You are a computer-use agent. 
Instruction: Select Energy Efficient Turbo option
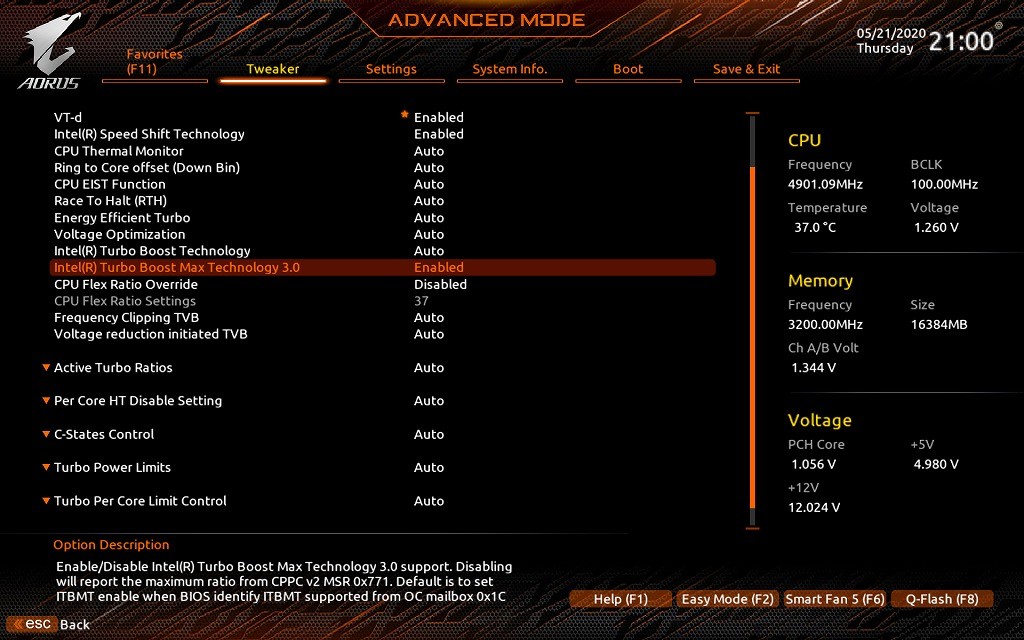point(122,217)
